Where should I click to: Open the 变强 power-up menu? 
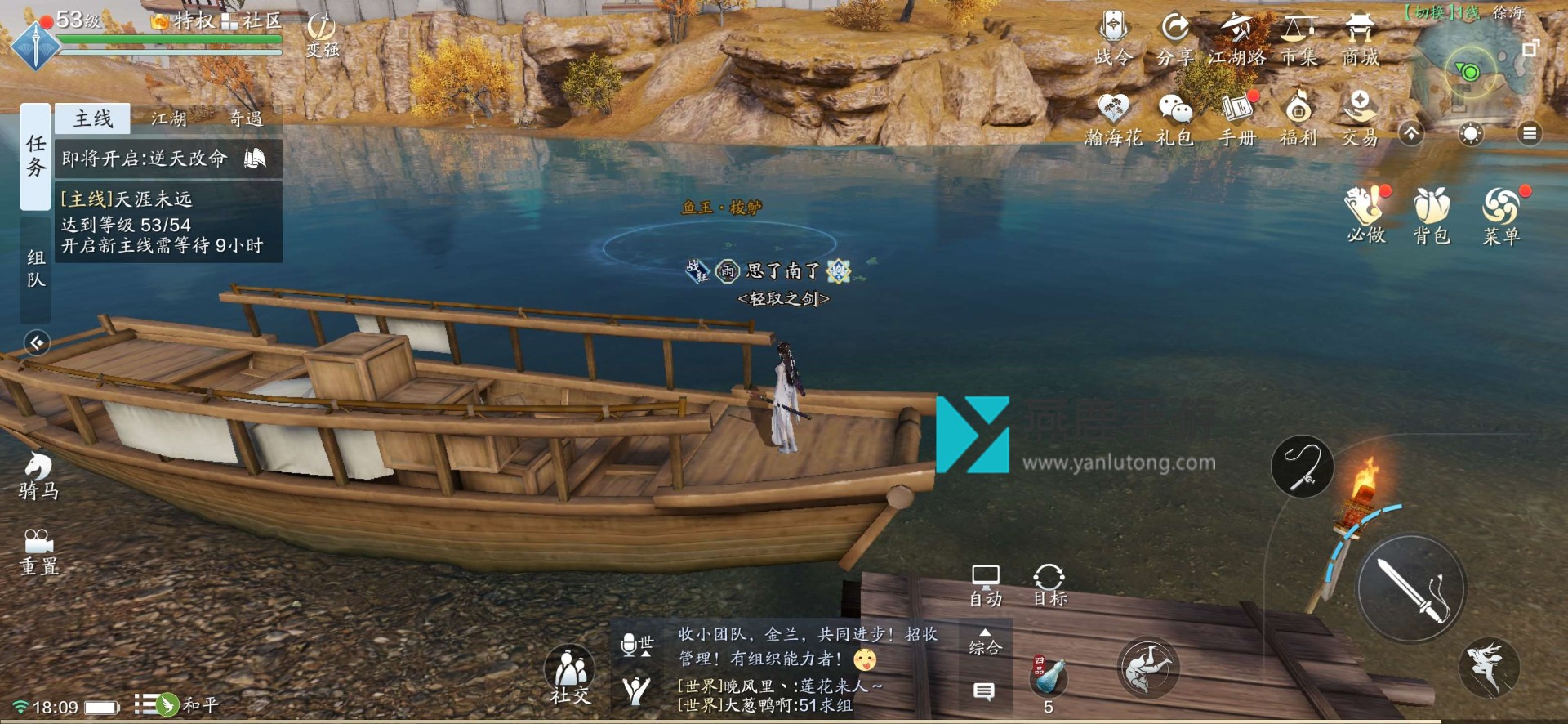coord(323,35)
